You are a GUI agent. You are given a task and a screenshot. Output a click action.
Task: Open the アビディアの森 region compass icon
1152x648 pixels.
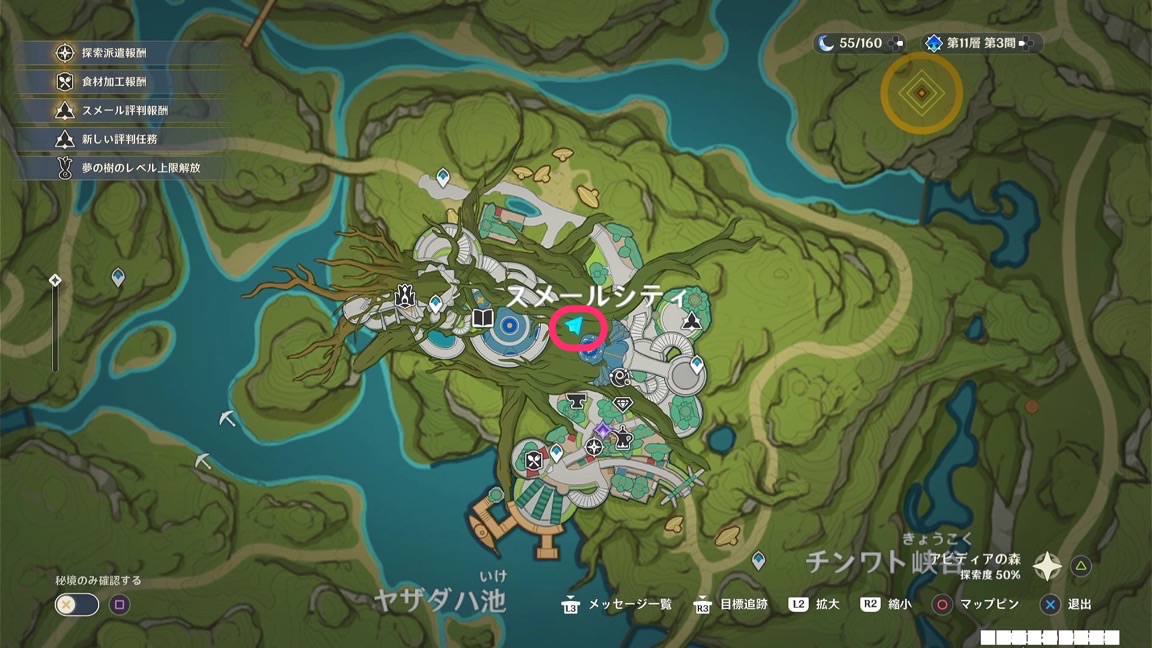click(1047, 567)
